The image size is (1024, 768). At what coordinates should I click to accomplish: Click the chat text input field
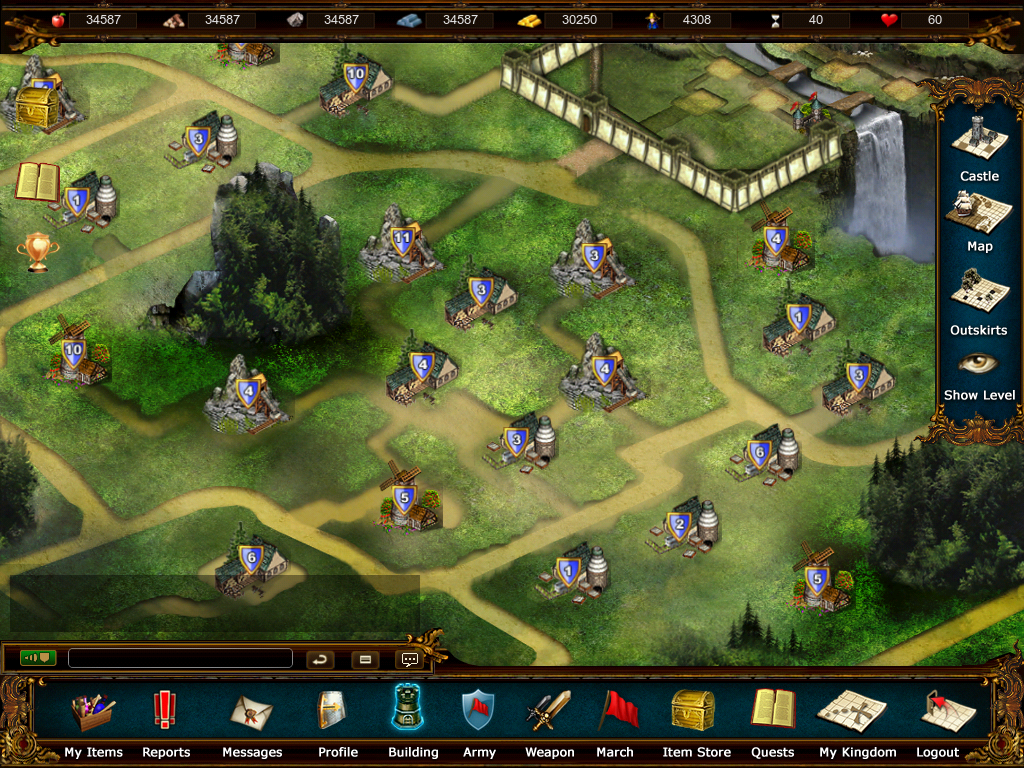click(180, 659)
